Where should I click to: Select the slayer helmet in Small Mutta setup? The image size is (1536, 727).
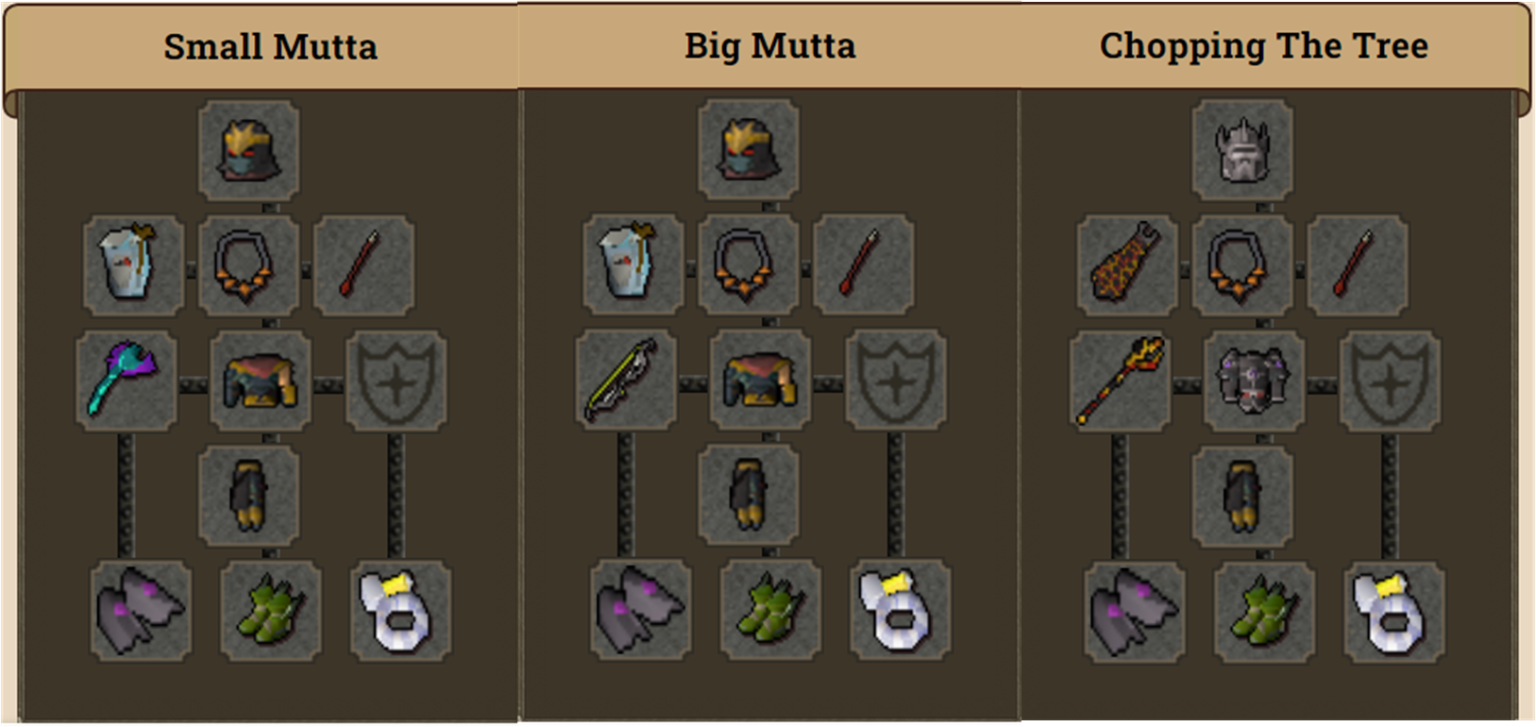[248, 150]
